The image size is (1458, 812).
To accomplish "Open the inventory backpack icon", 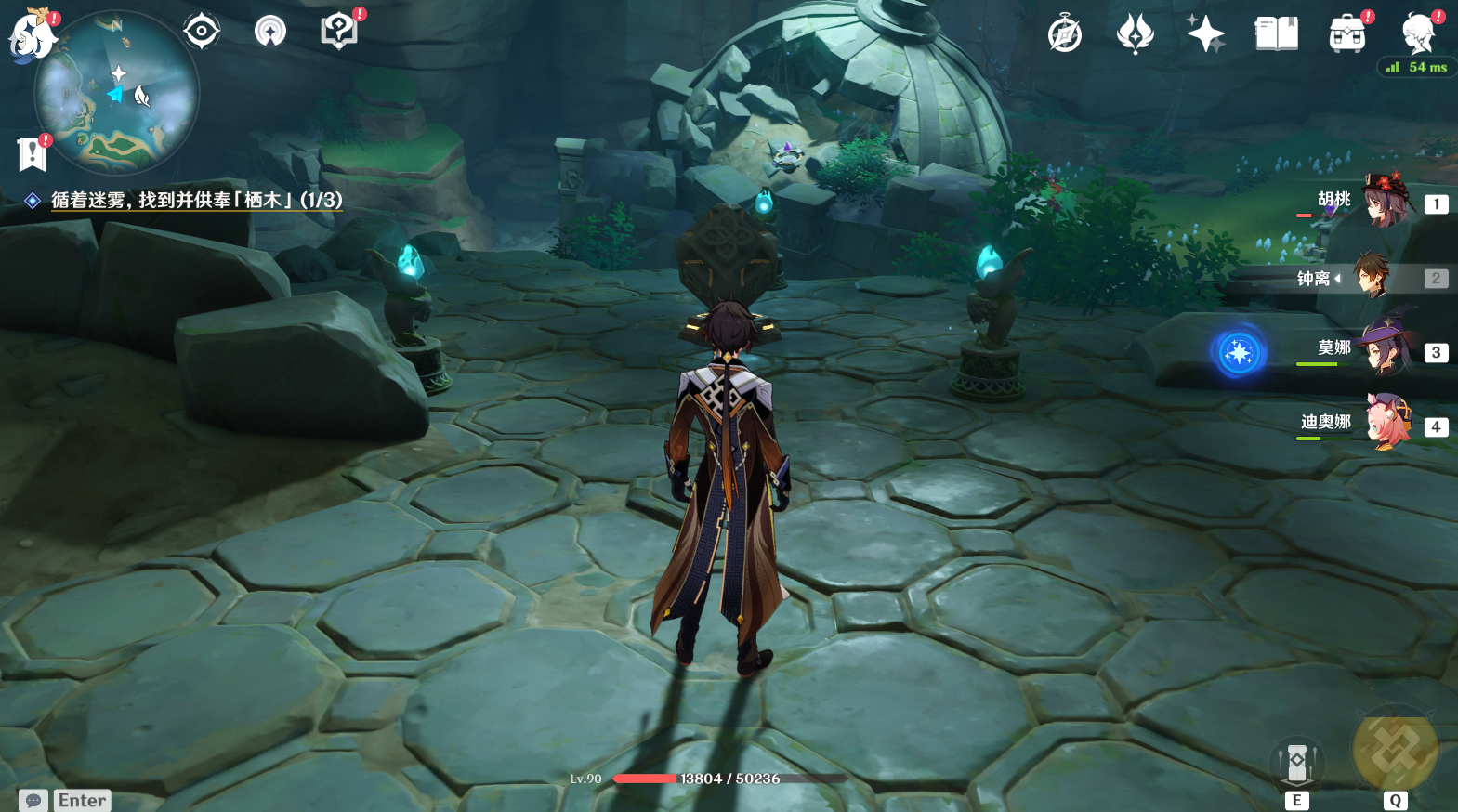I will (x=1347, y=34).
